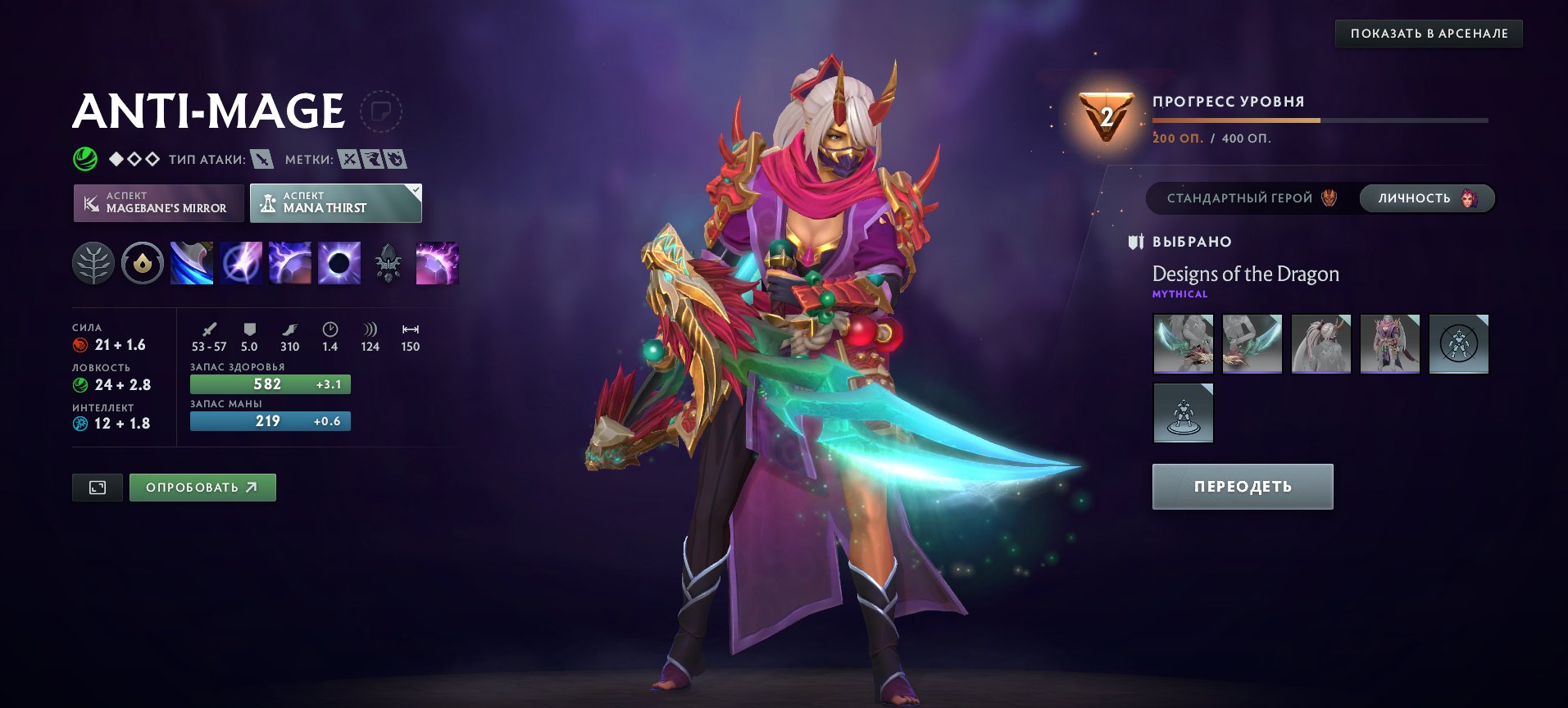Image resolution: width=1568 pixels, height=708 pixels.
Task: Click the facet droplet circle icon
Action: [141, 265]
